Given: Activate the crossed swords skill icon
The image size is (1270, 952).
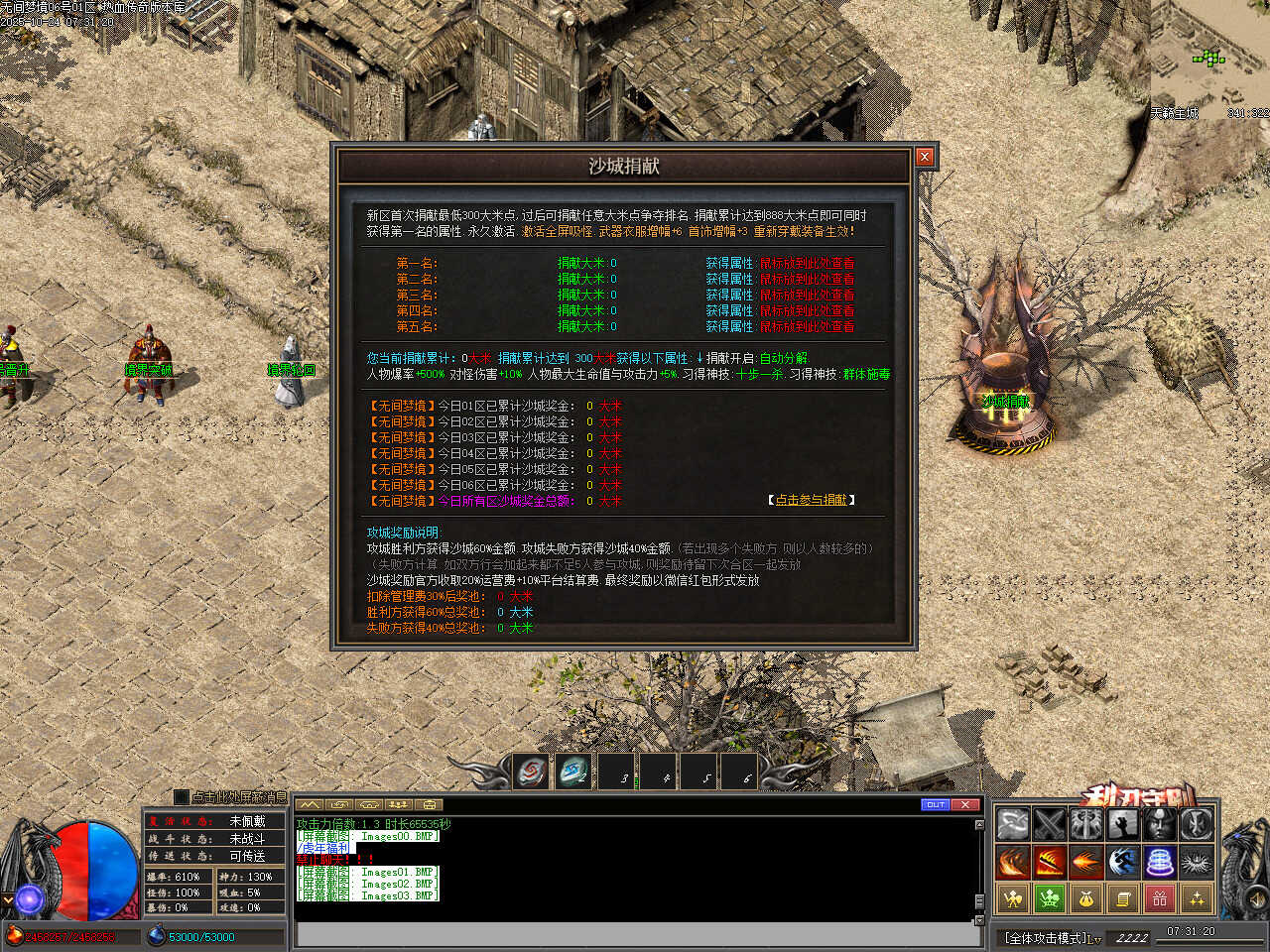Looking at the screenshot, I should point(1050,824).
